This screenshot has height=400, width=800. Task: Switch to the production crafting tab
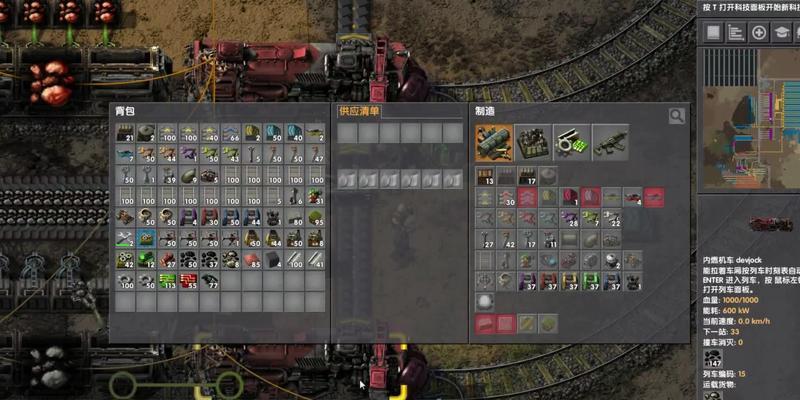(x=532, y=142)
